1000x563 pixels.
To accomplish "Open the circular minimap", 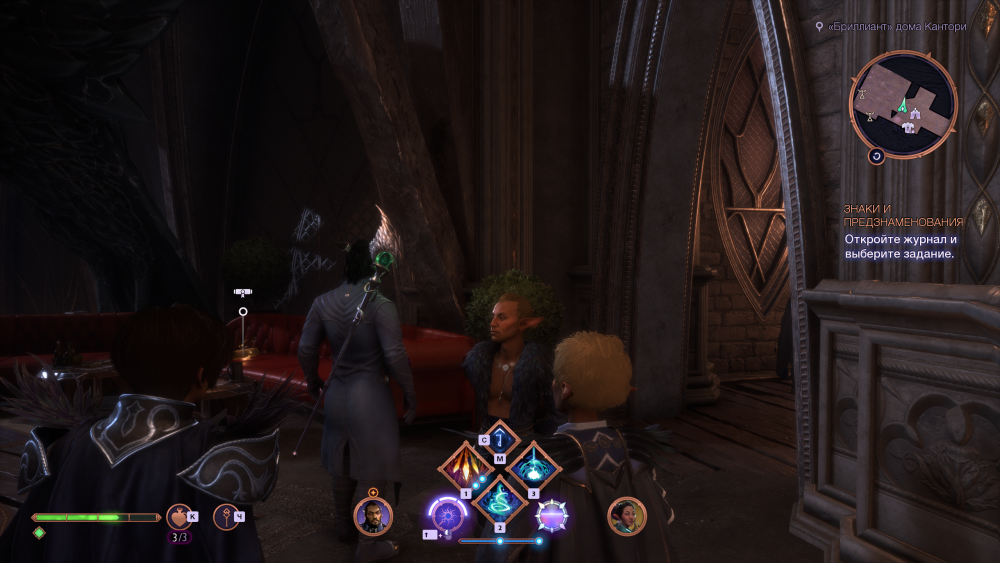I will tap(903, 104).
